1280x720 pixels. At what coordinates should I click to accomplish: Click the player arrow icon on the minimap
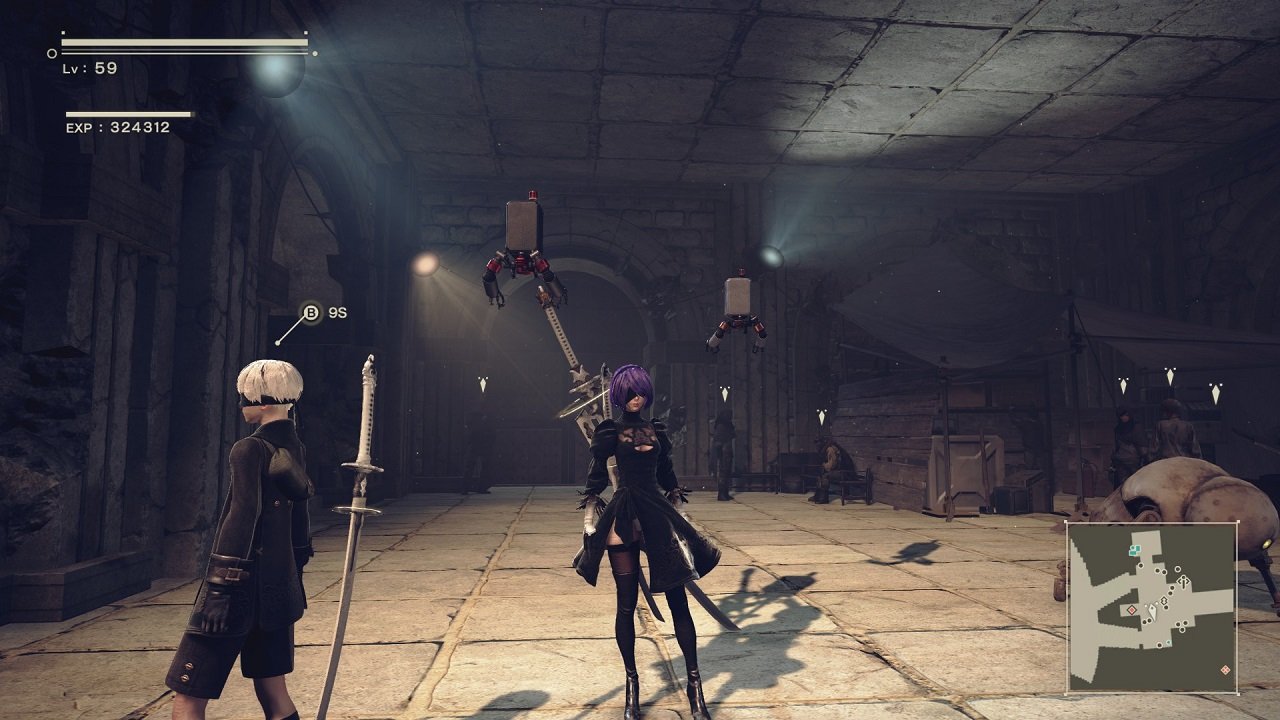pyautogui.click(x=1152, y=612)
